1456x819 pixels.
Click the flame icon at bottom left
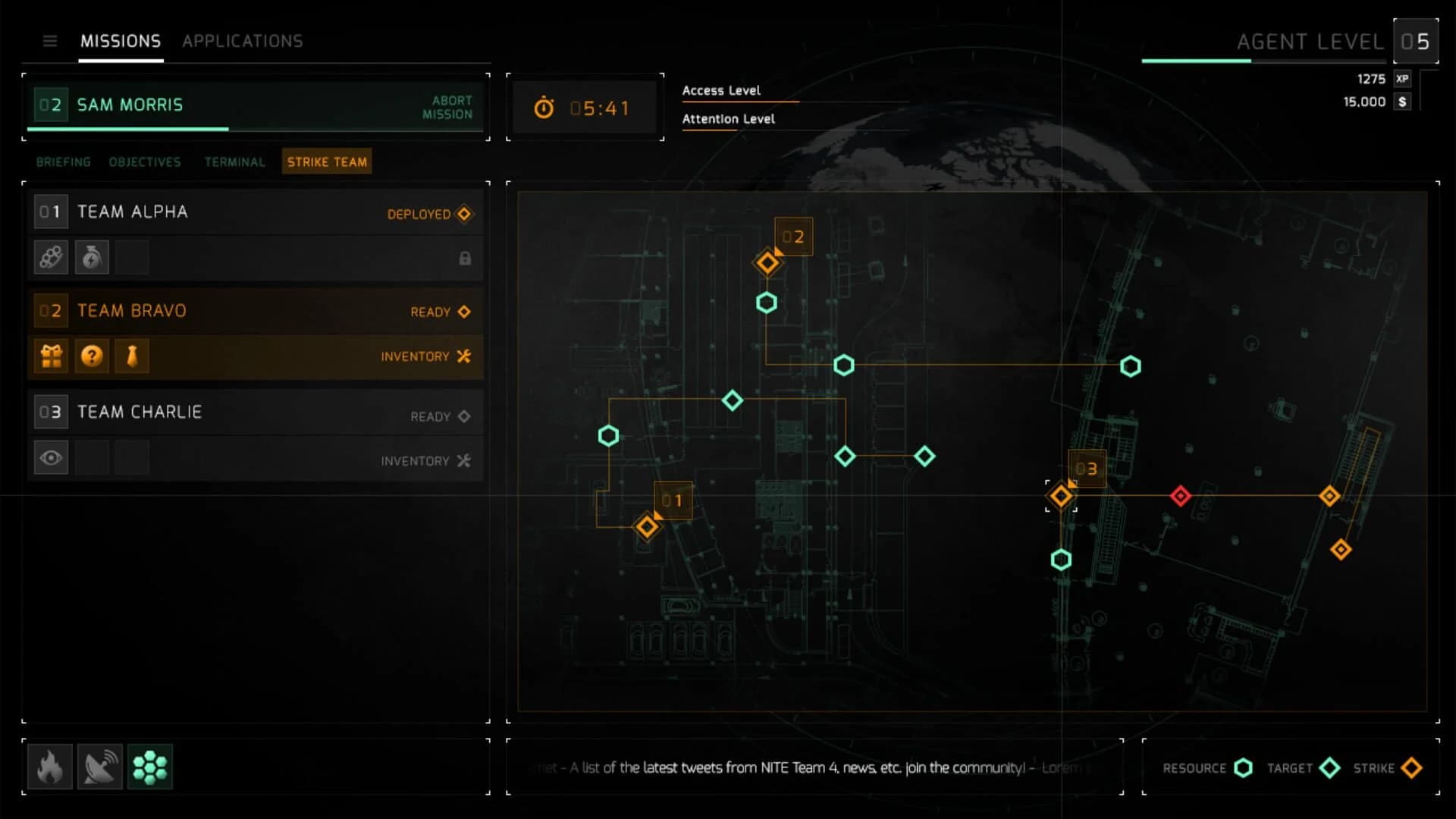50,767
